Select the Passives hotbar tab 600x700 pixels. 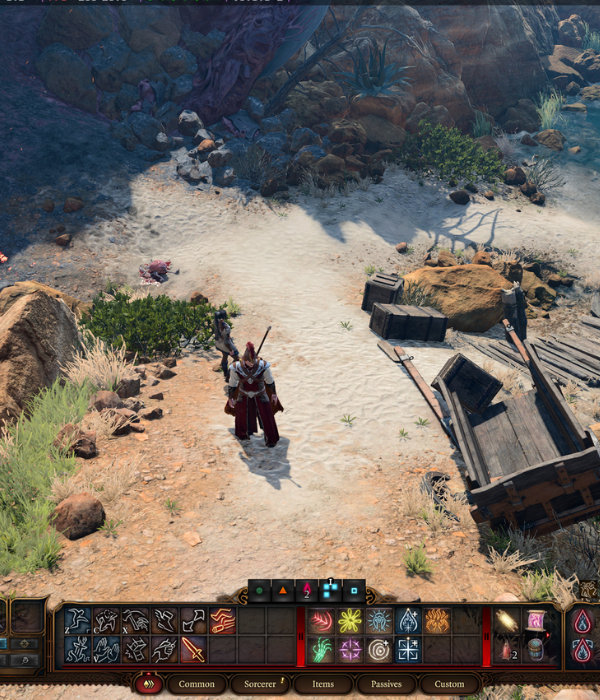pyautogui.click(x=385, y=684)
